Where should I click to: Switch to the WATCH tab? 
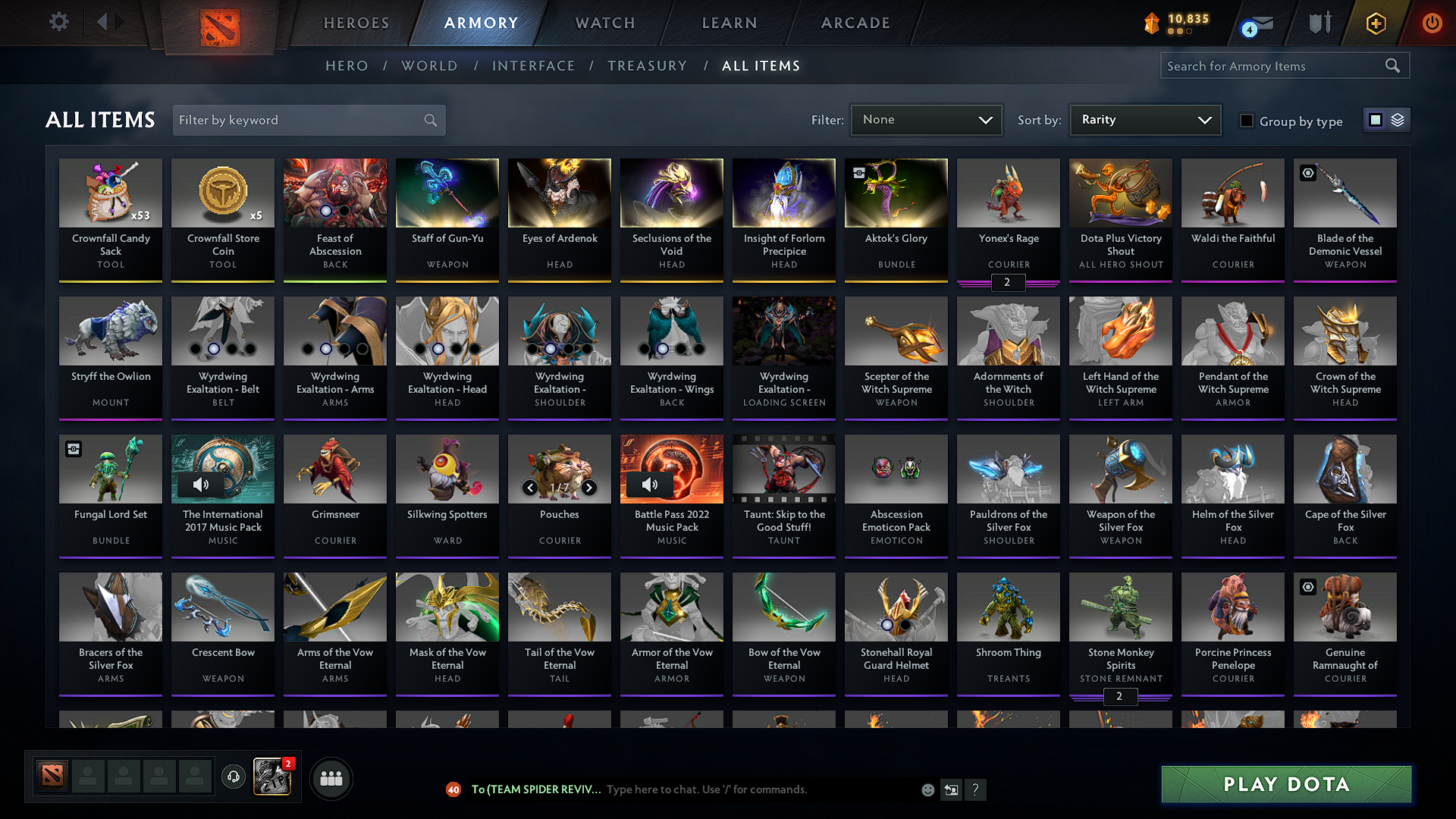(x=604, y=23)
